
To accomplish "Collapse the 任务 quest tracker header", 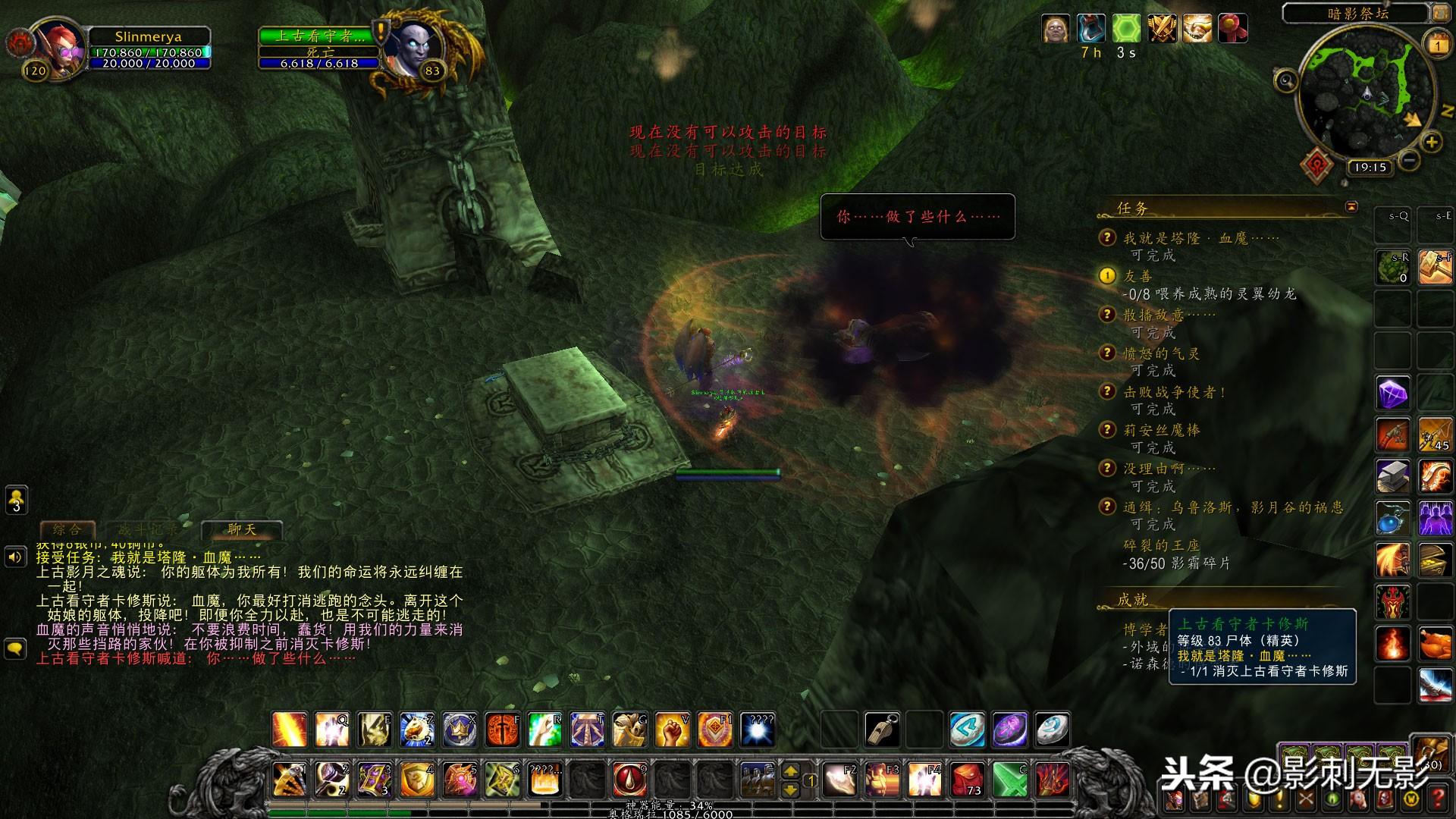I will pyautogui.click(x=1351, y=207).
